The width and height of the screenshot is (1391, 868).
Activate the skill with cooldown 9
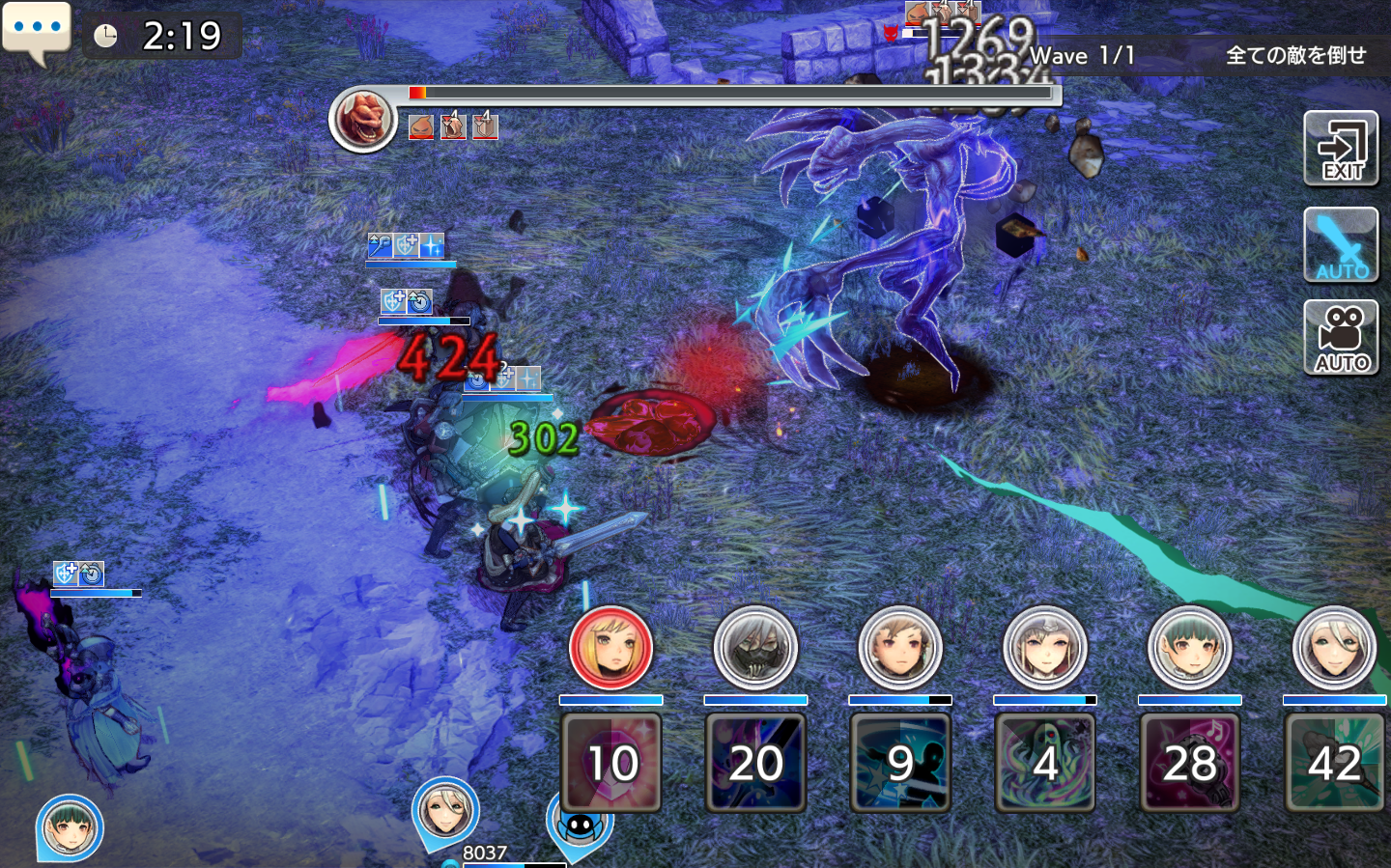tap(900, 763)
